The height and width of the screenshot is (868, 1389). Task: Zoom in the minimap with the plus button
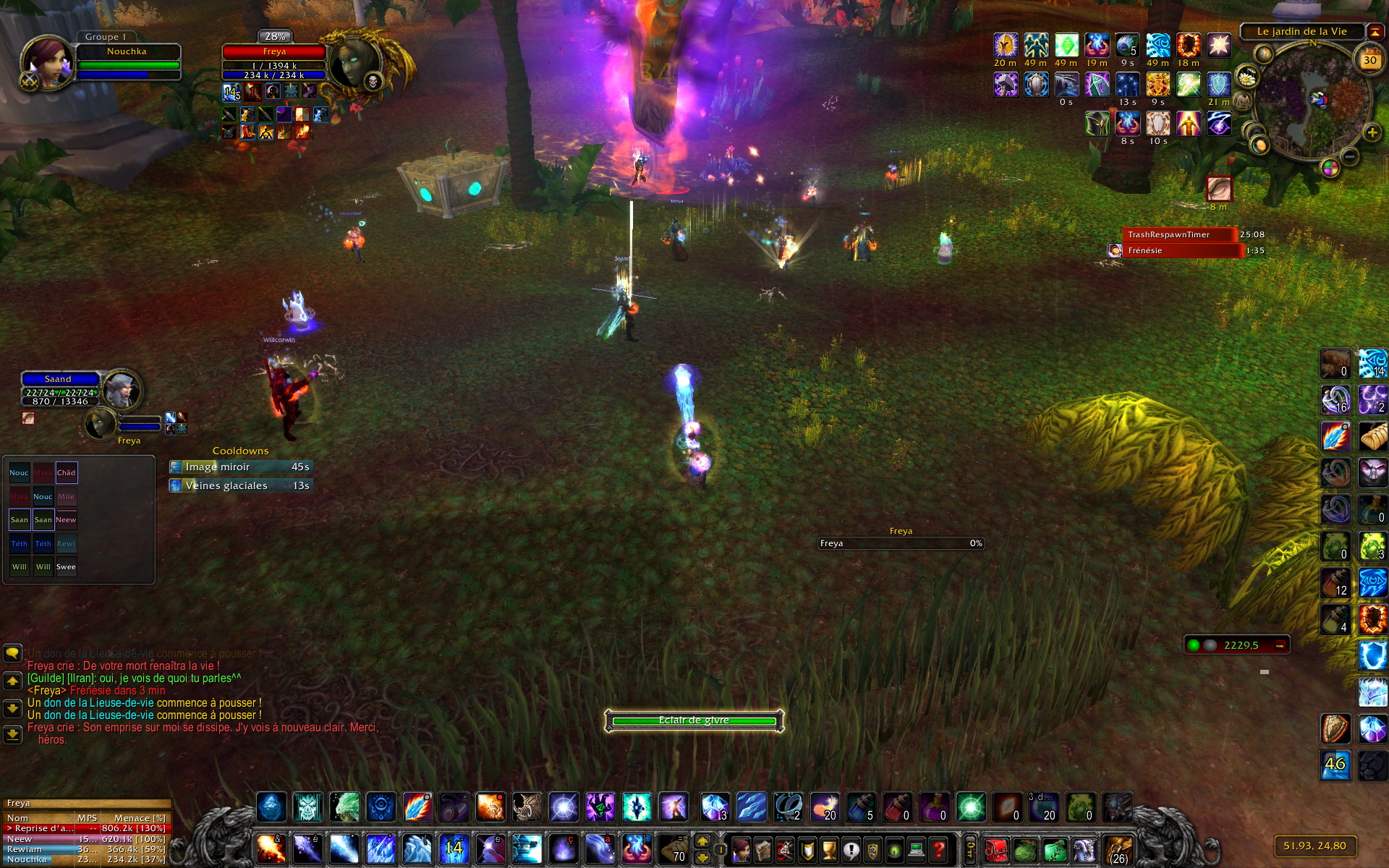pyautogui.click(x=1372, y=132)
